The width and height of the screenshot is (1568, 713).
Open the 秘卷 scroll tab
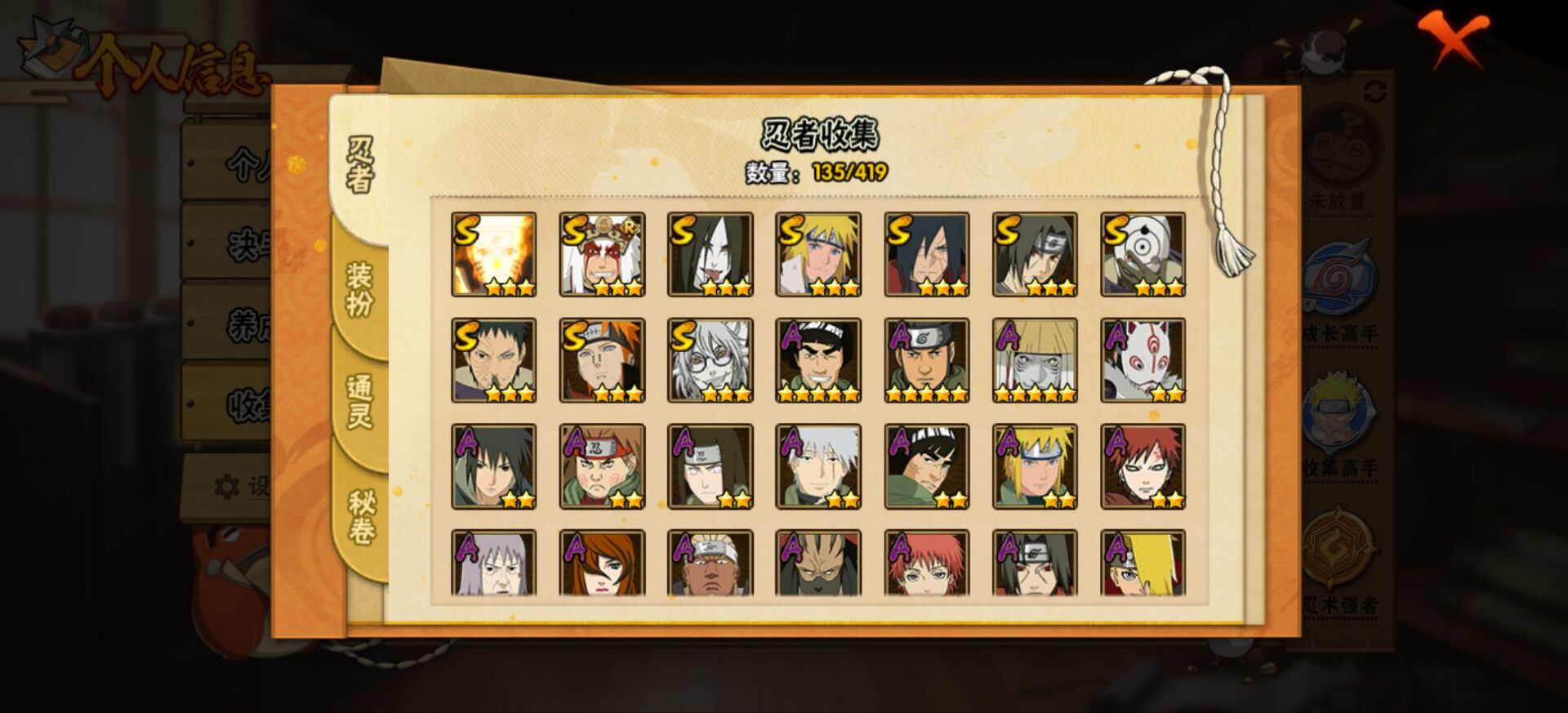coord(360,517)
